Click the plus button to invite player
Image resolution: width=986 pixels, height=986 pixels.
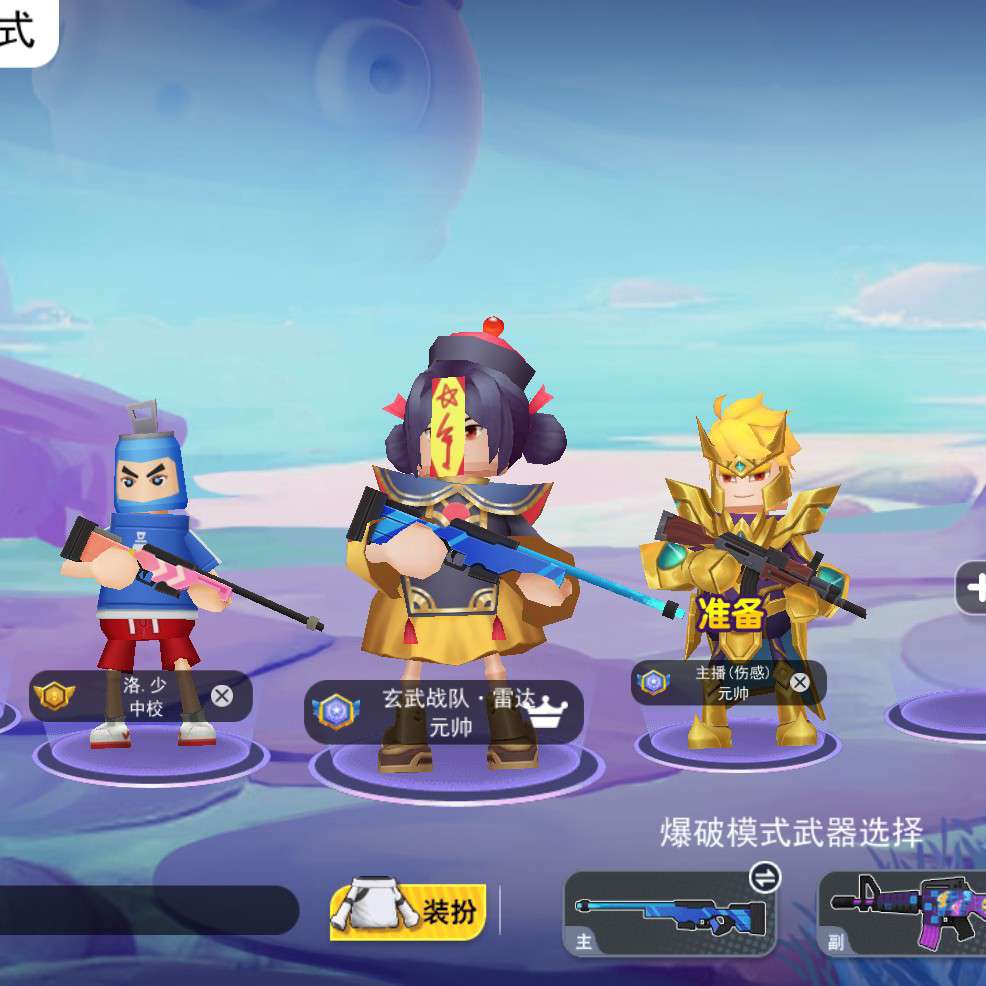973,587
